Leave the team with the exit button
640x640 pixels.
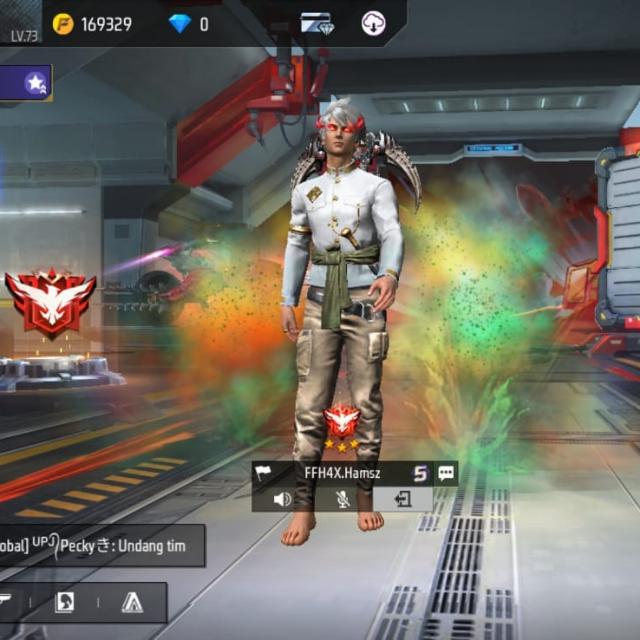(x=403, y=499)
